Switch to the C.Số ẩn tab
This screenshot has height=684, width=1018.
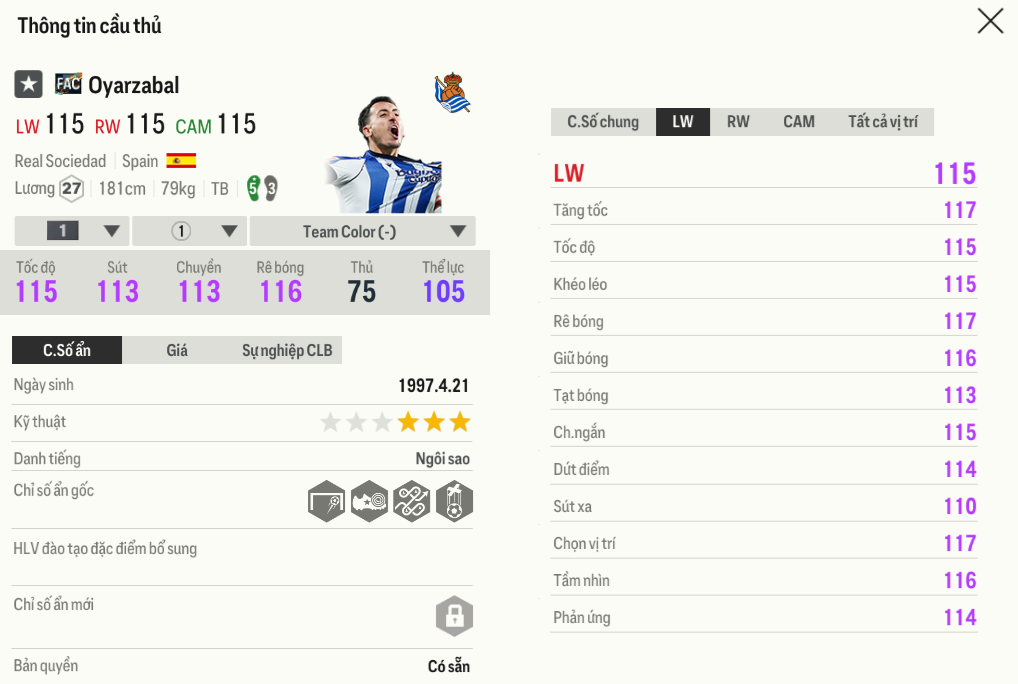point(67,350)
